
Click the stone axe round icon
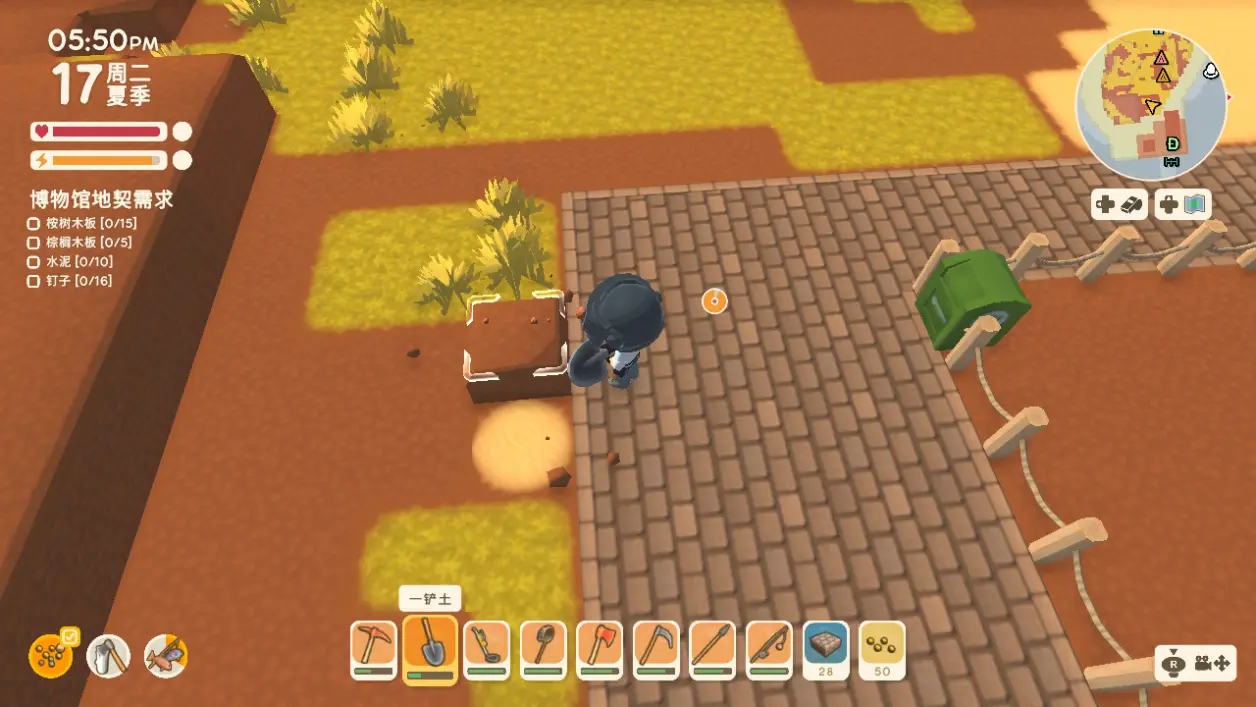click(109, 656)
